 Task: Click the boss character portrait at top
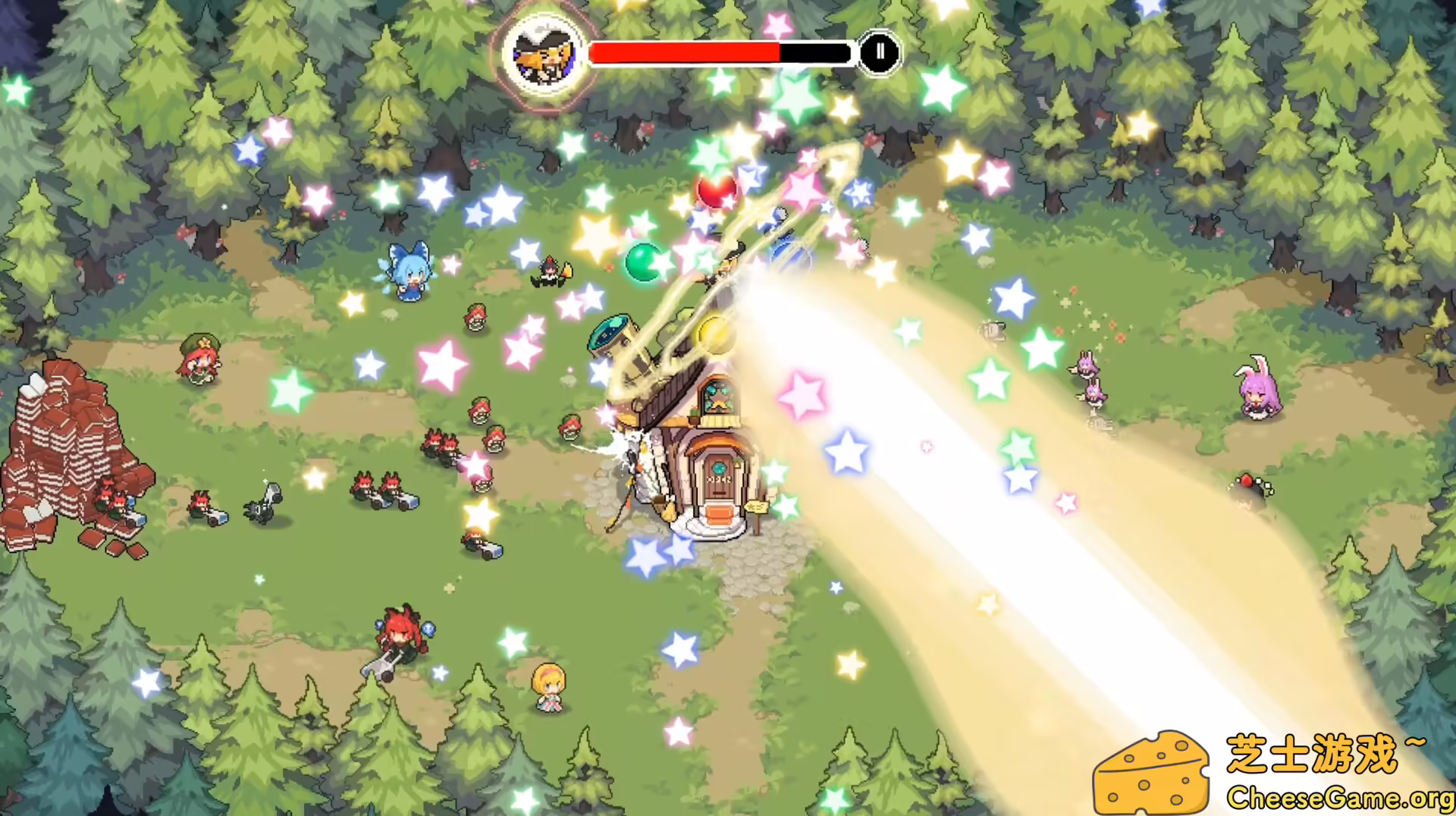tap(544, 53)
